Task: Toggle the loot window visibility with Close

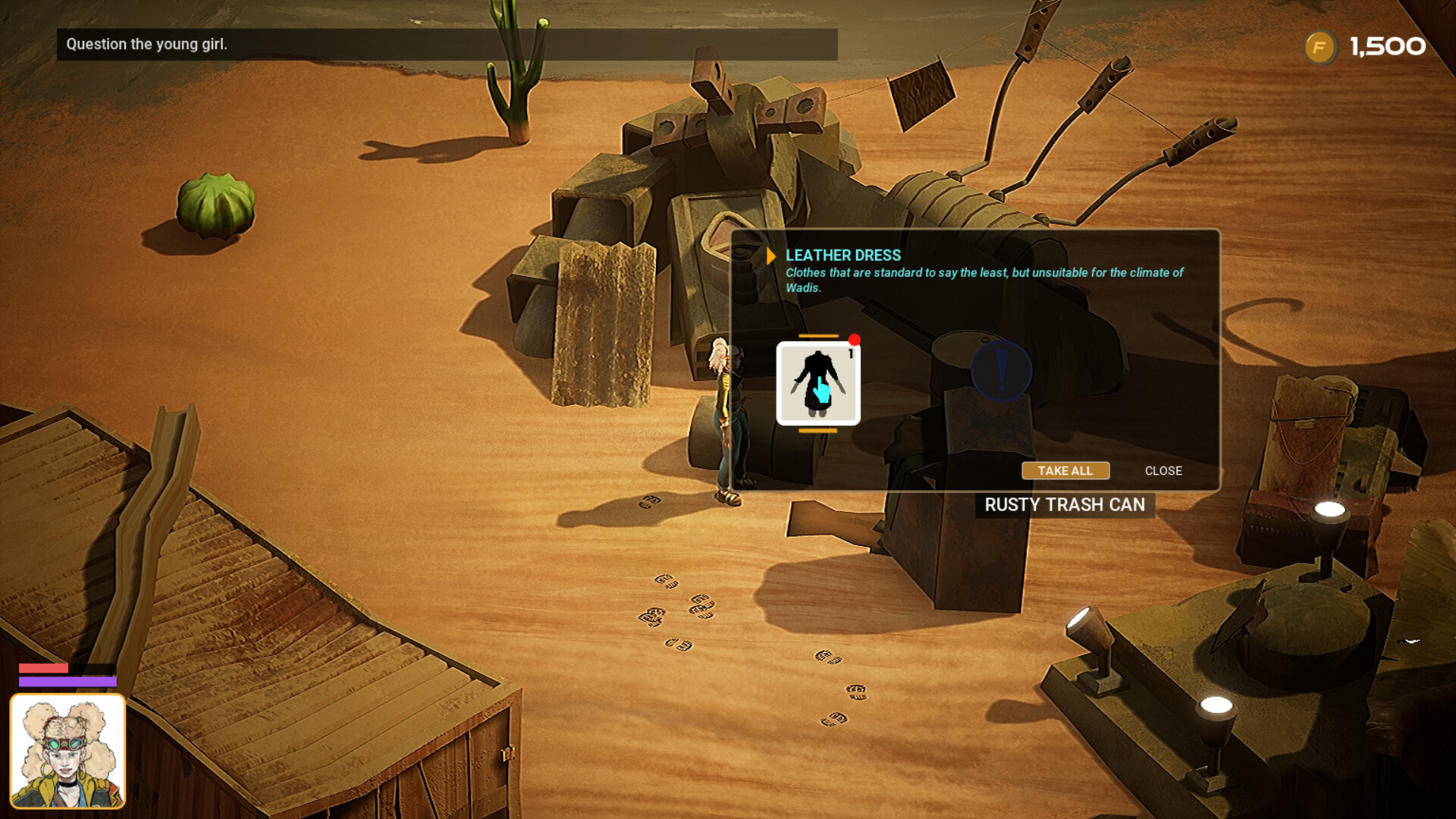Action: click(1163, 471)
